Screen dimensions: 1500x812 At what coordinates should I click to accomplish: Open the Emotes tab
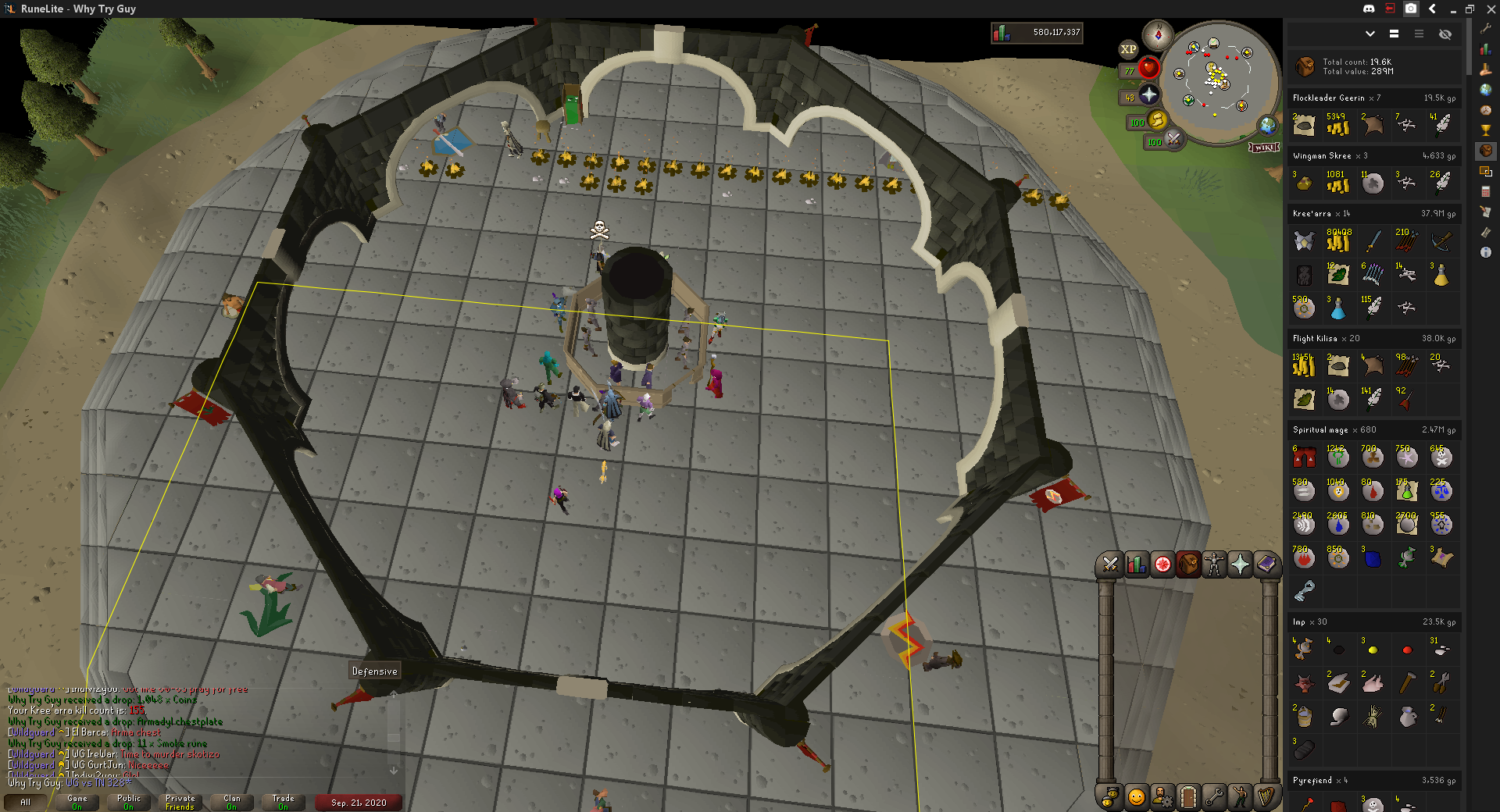(1240, 797)
